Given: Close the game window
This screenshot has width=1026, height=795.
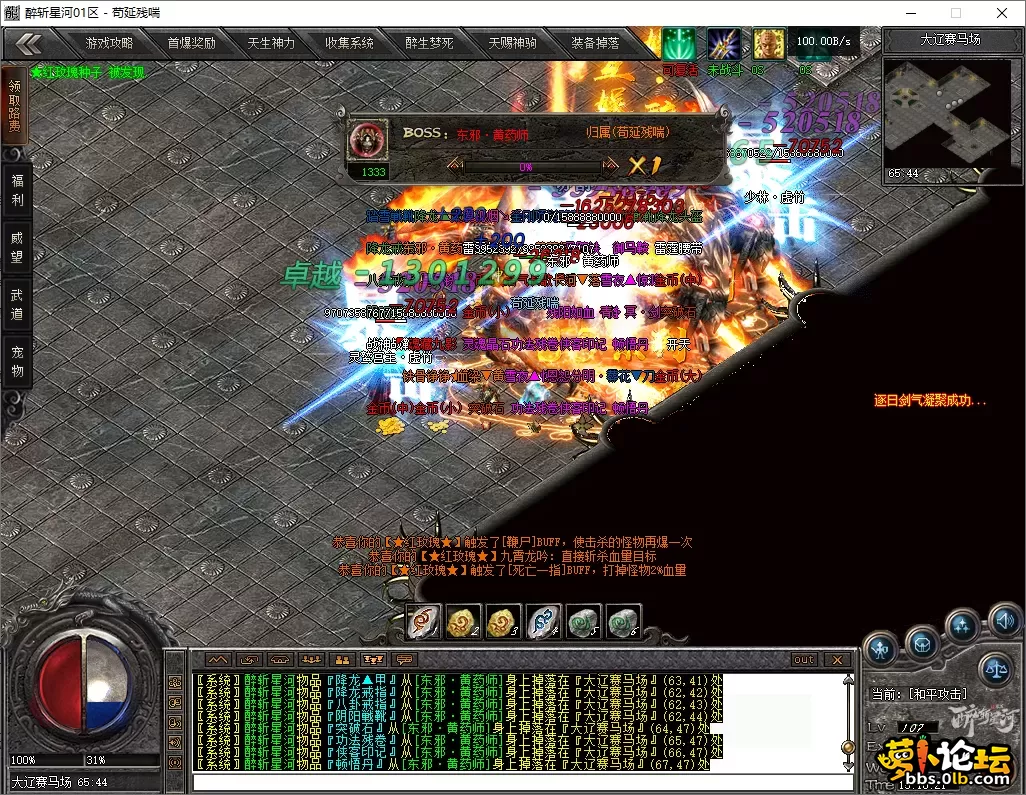Looking at the screenshot, I should [1001, 13].
